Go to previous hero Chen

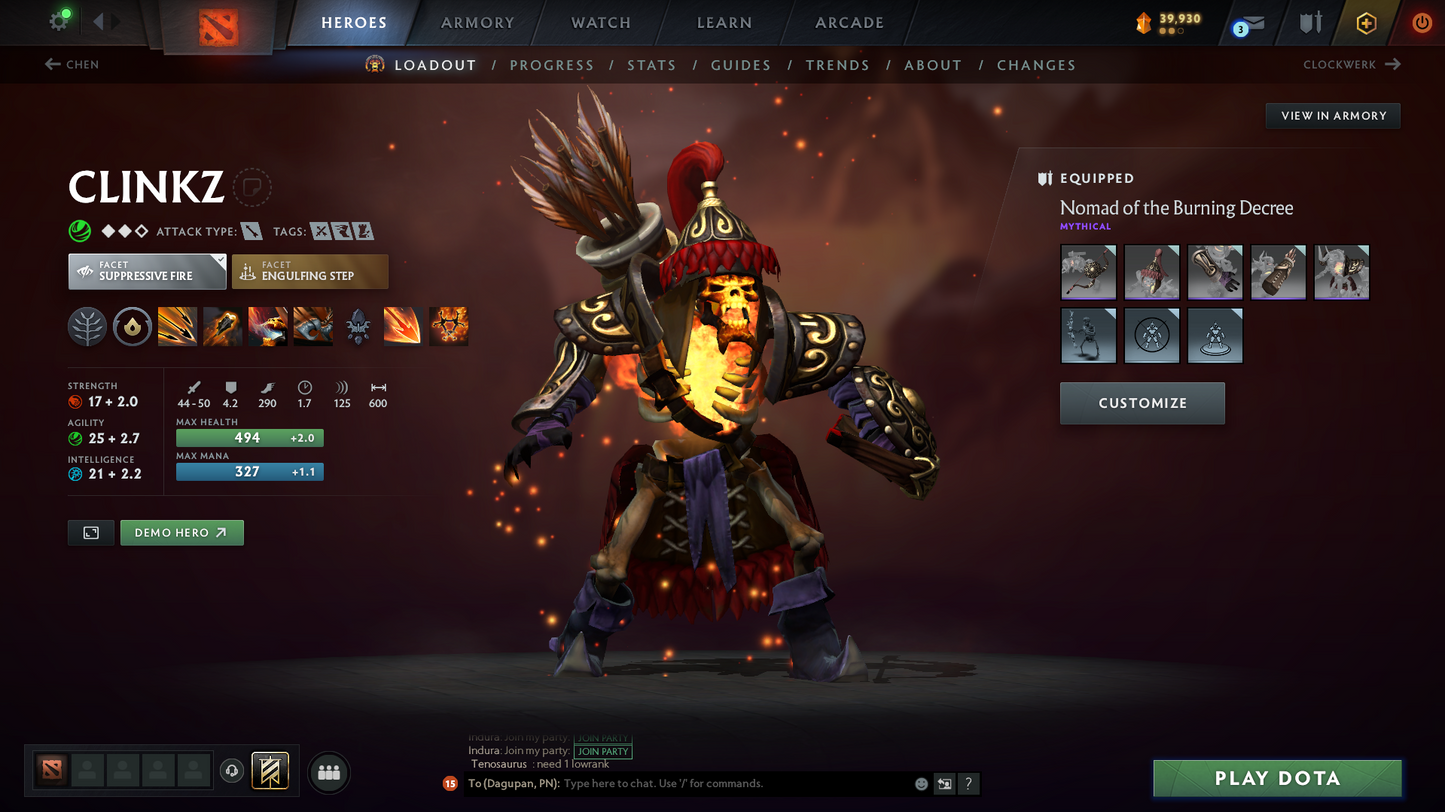pos(72,65)
